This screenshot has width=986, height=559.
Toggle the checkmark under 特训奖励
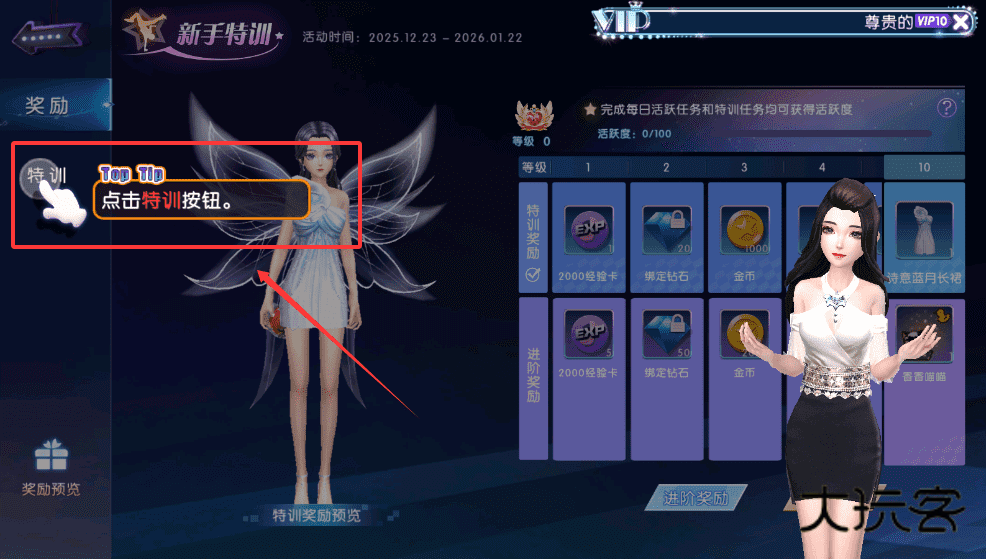click(534, 276)
